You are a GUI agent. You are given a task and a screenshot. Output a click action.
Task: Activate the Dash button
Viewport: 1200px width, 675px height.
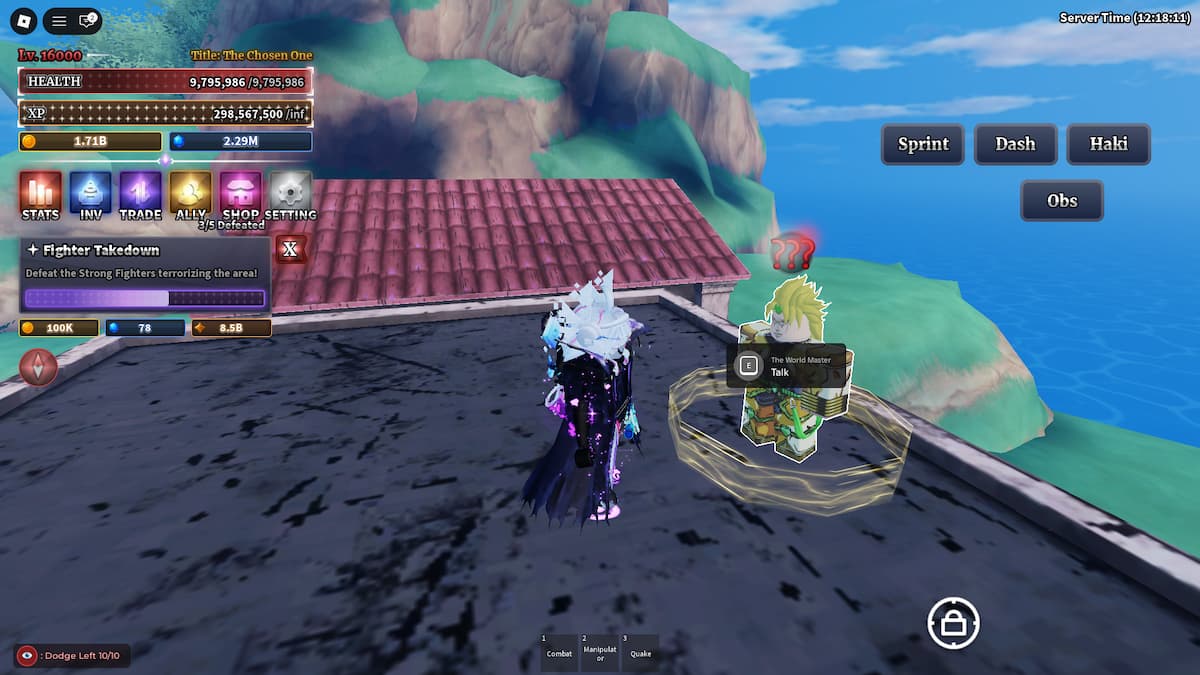click(1015, 144)
